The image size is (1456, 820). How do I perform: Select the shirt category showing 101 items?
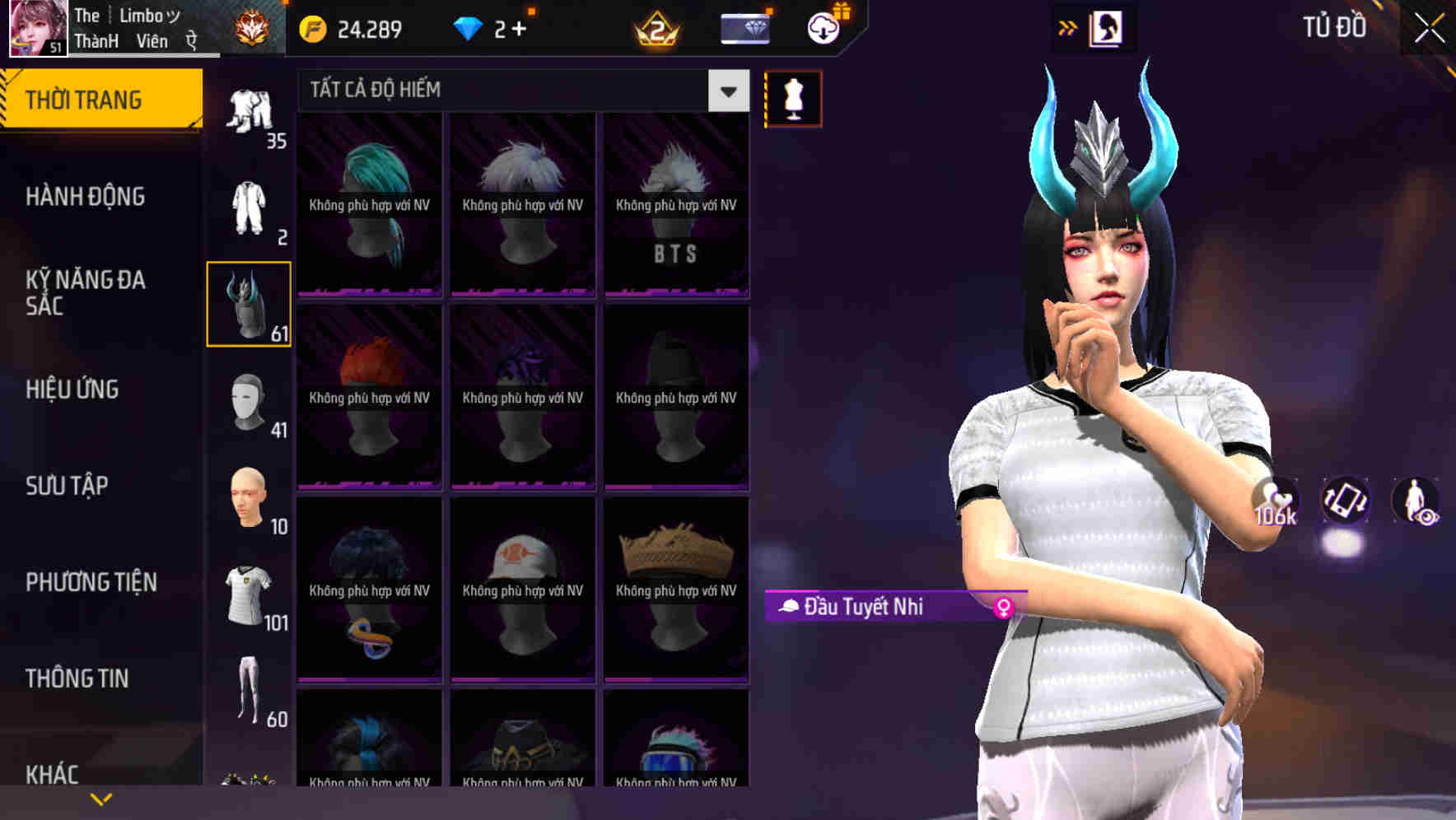pos(249,594)
